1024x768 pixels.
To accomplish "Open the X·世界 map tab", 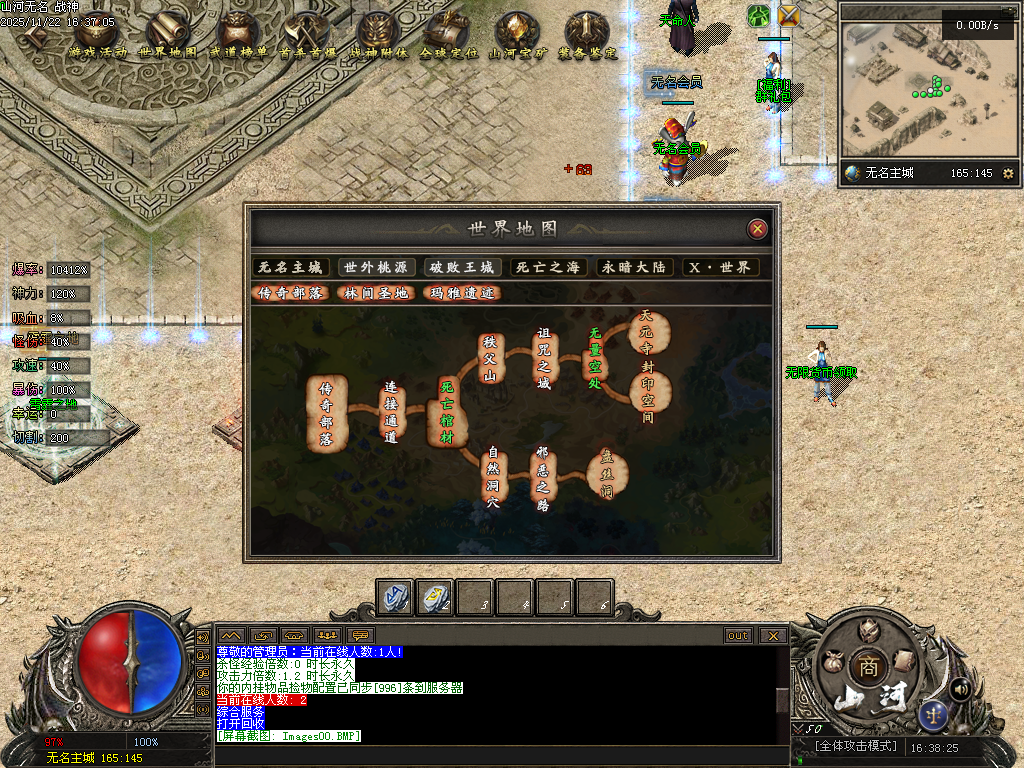I will point(720,268).
